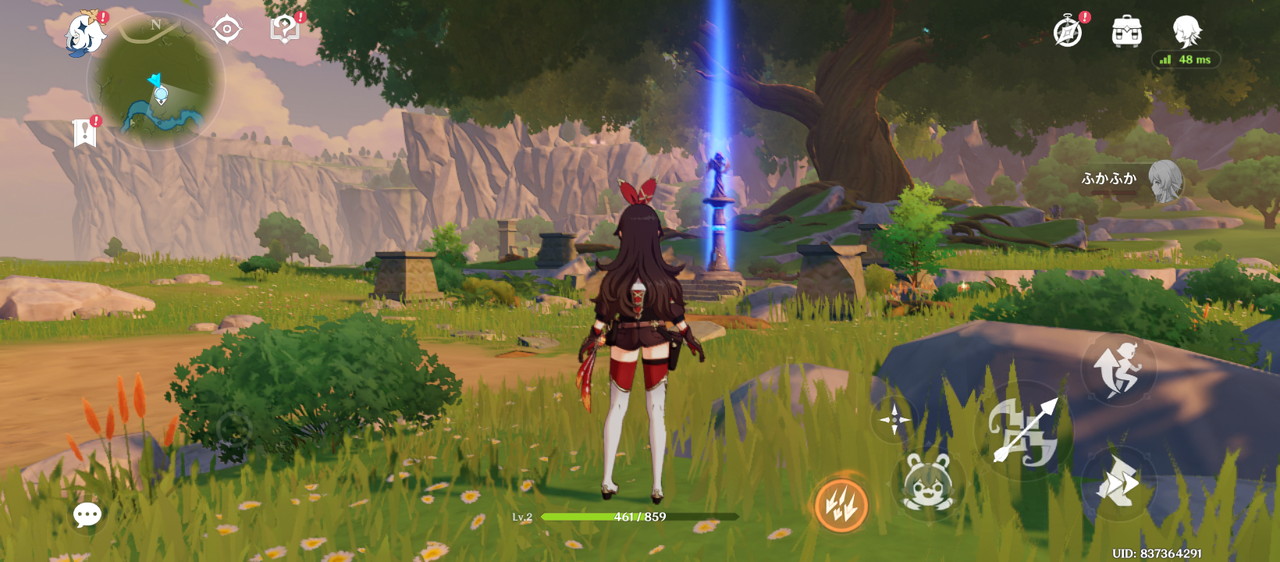Open the bookmark icon with red alert
The image size is (1280, 562).
(x=84, y=132)
